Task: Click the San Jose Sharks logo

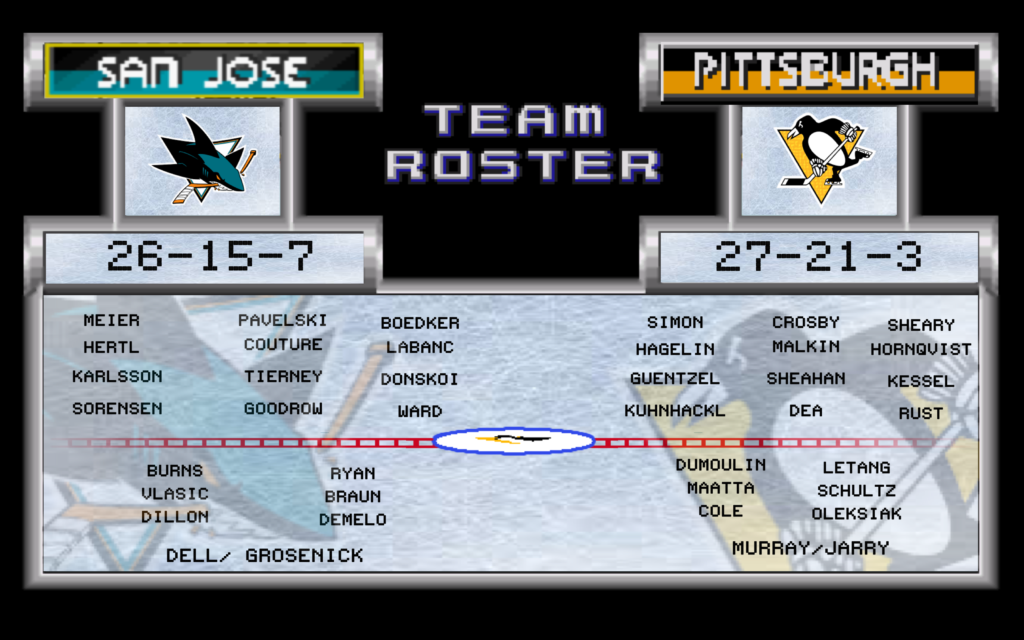Action: (x=203, y=159)
